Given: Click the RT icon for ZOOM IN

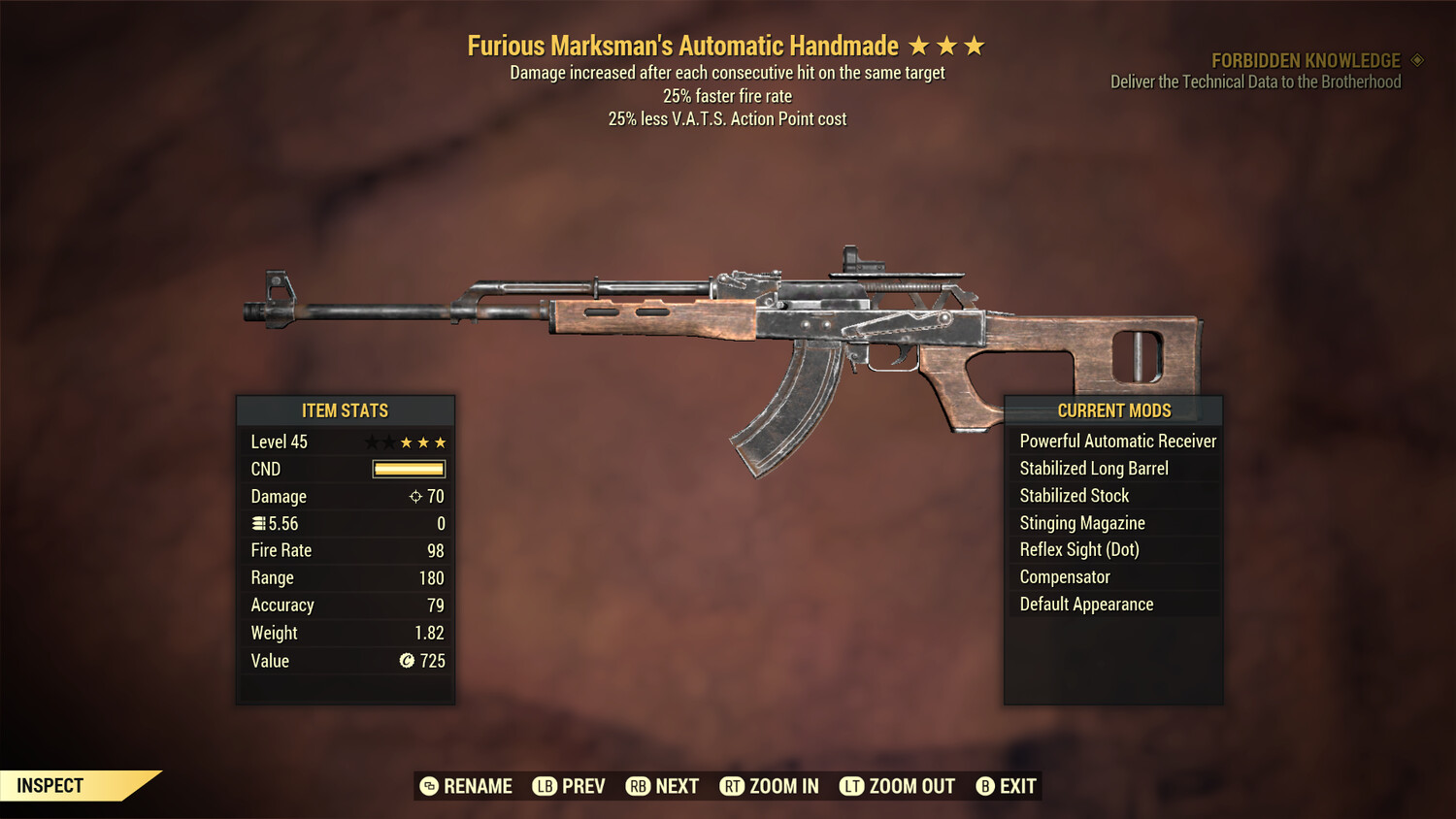Looking at the screenshot, I should pos(733,786).
